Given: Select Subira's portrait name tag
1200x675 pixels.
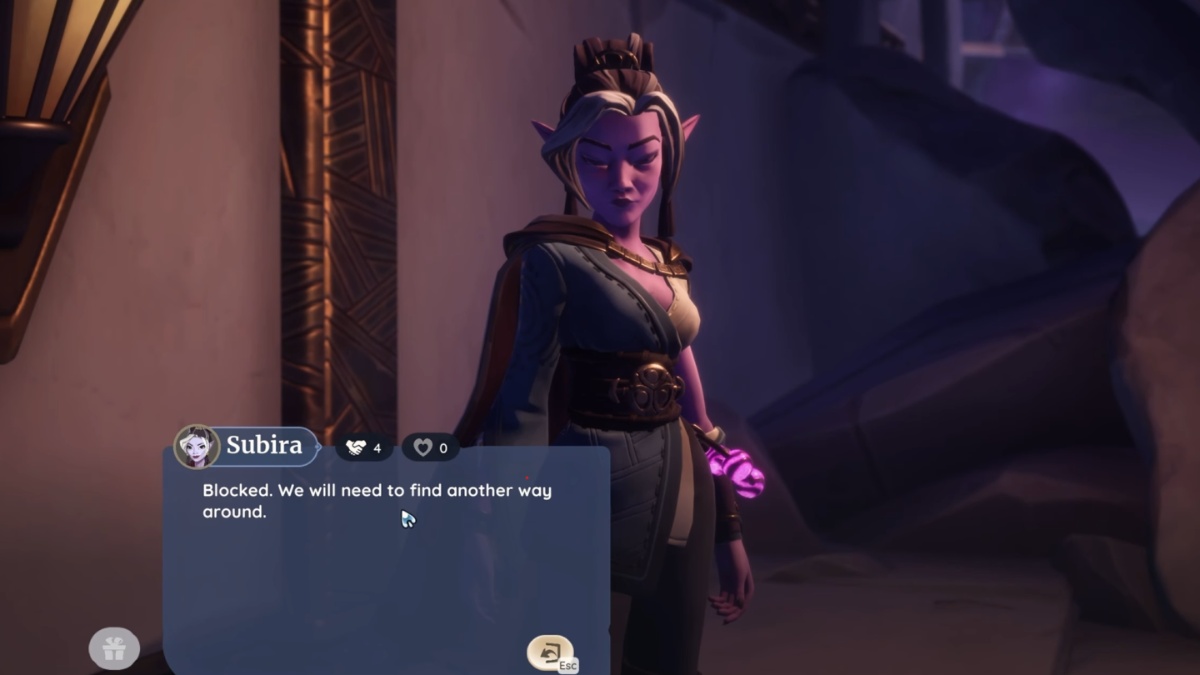Looking at the screenshot, I should 246,446.
